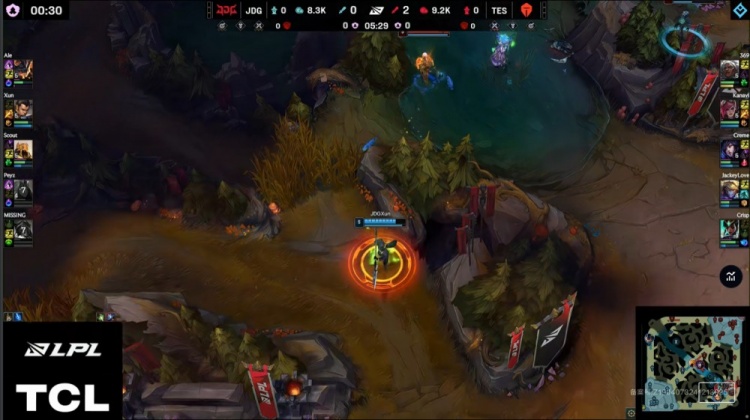Click the JDG team logo in scoreboard
750x420 pixels.
click(228, 10)
